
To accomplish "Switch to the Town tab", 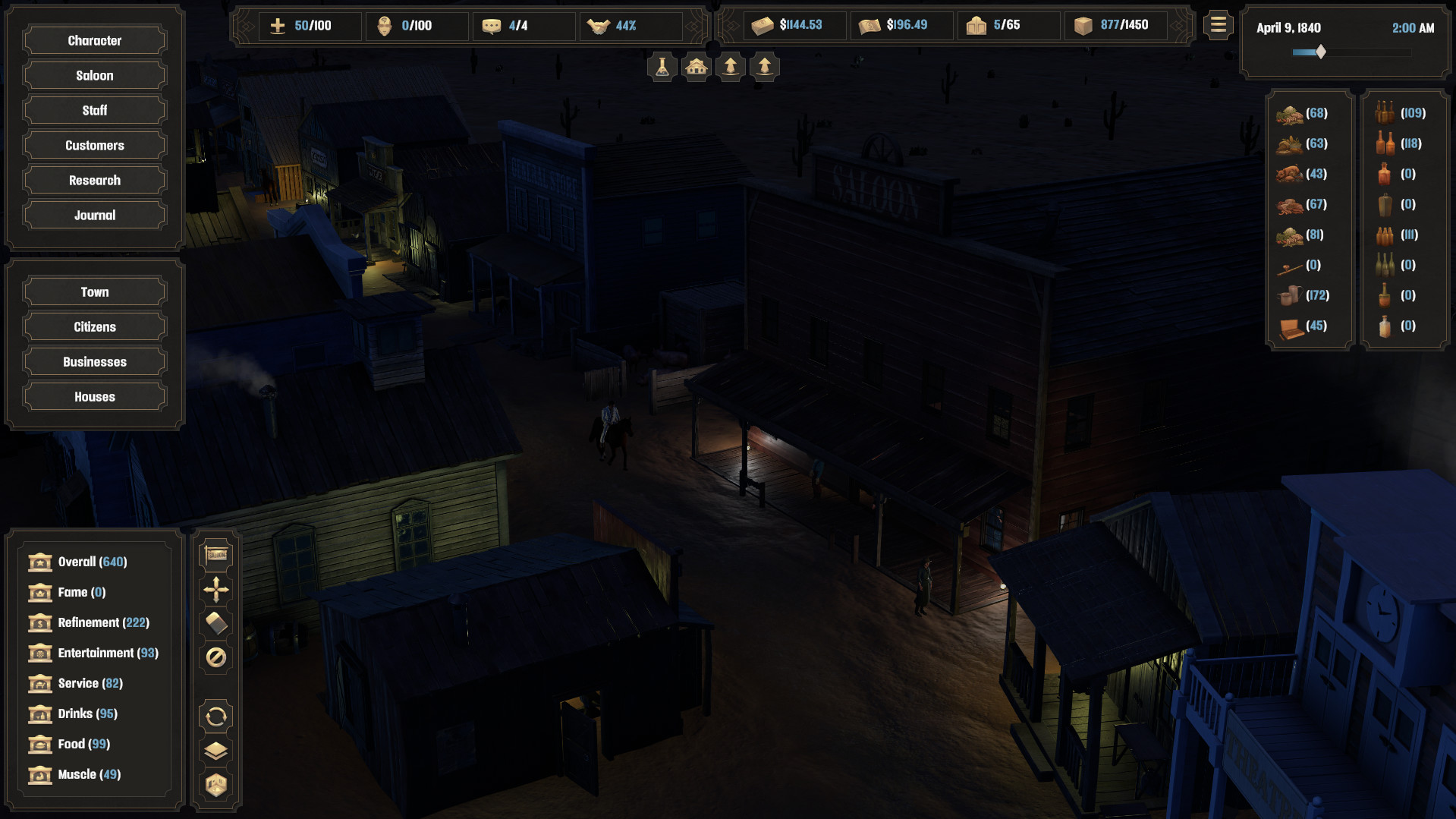I will point(93,291).
